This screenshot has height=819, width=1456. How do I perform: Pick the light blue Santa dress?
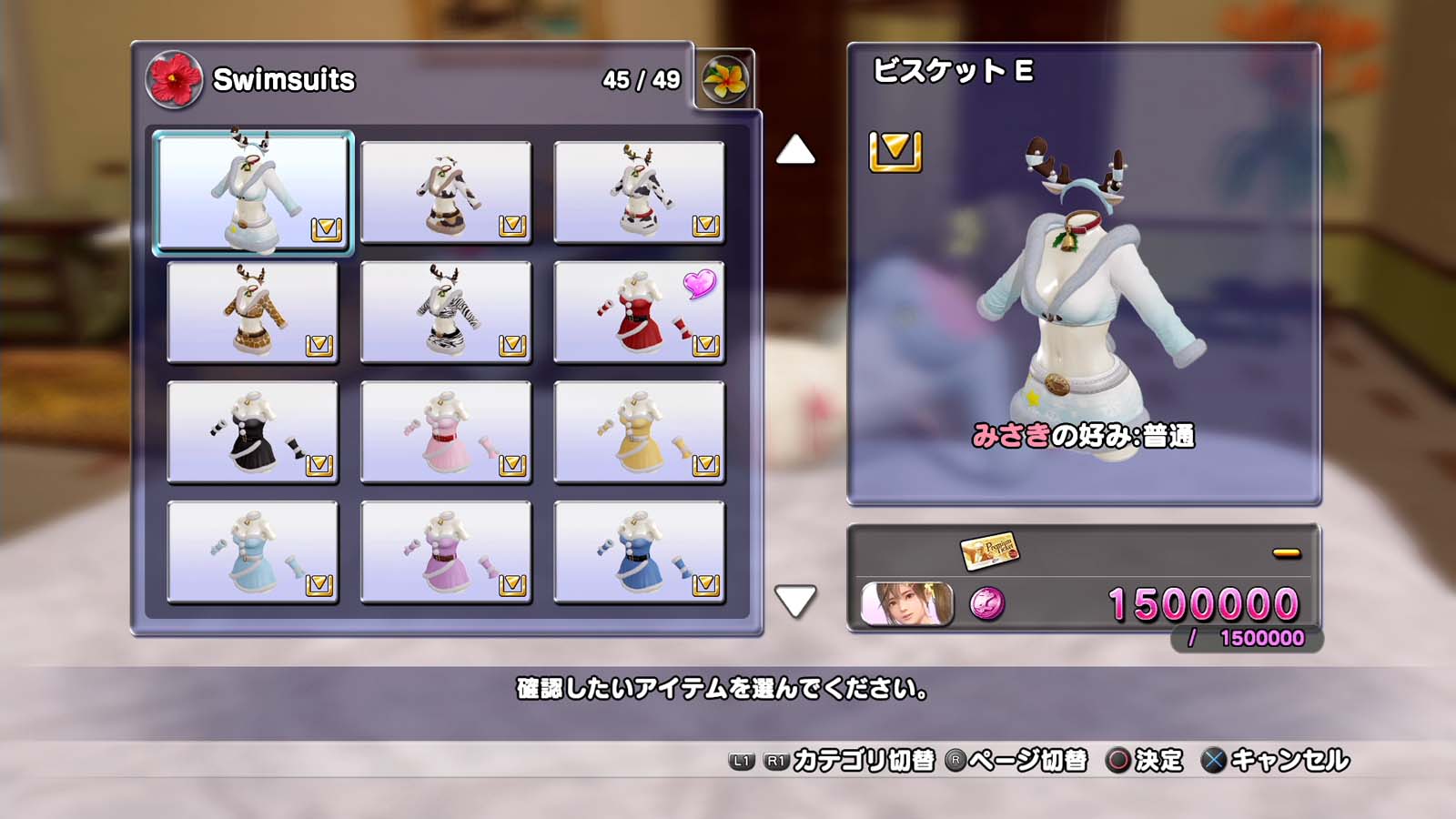tap(253, 552)
